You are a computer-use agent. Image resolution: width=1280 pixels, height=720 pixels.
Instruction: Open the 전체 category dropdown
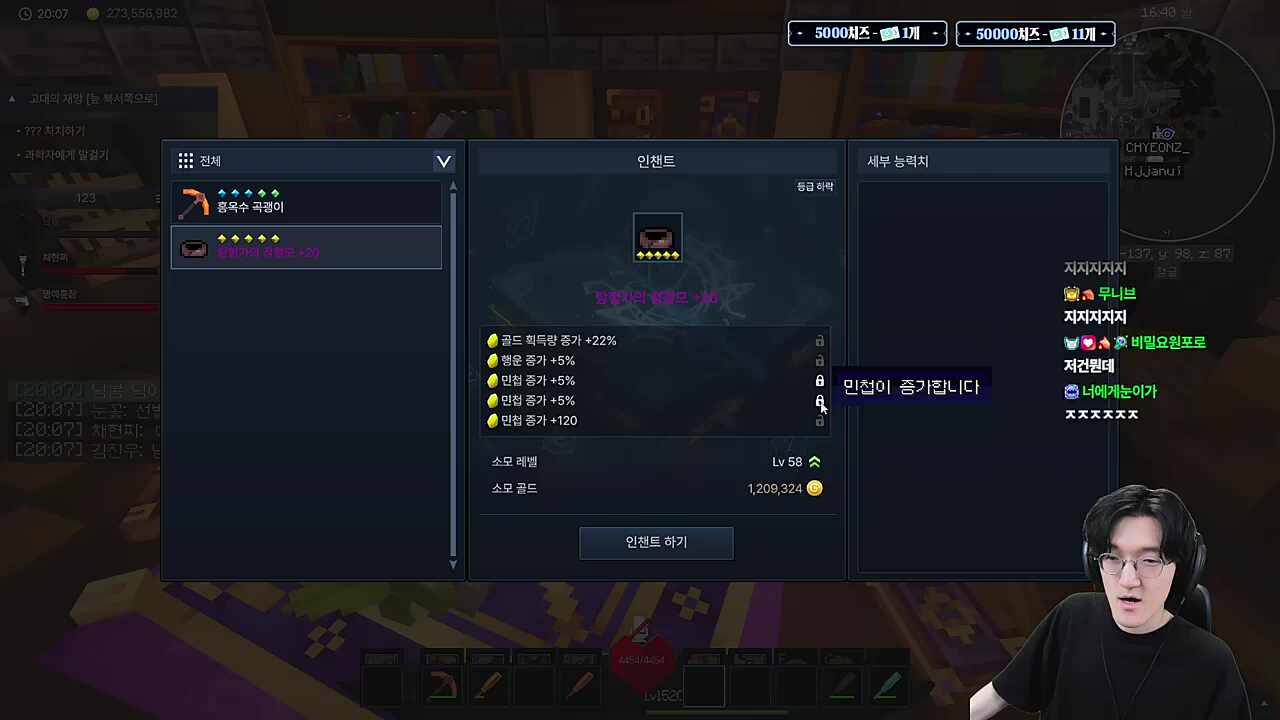(x=443, y=161)
